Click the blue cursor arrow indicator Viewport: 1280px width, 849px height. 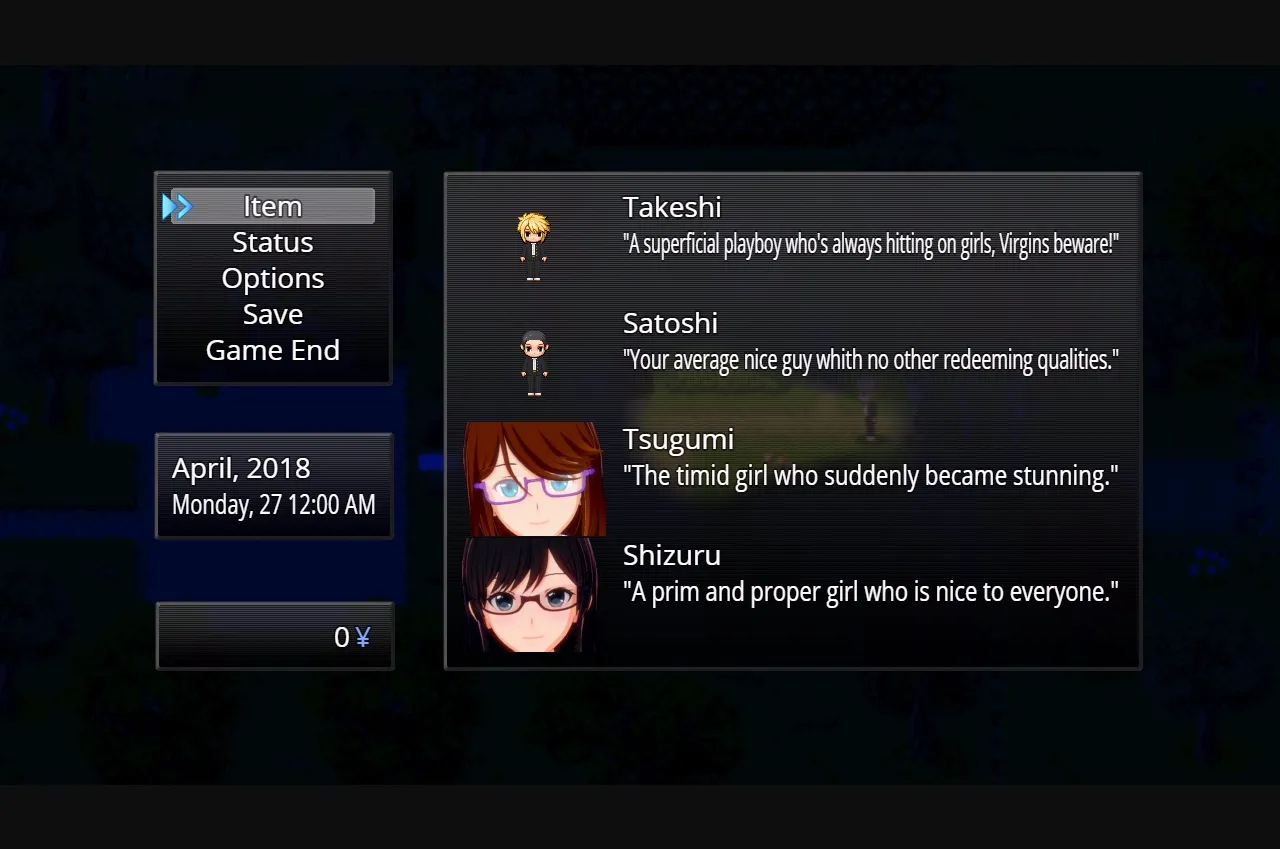(x=178, y=206)
